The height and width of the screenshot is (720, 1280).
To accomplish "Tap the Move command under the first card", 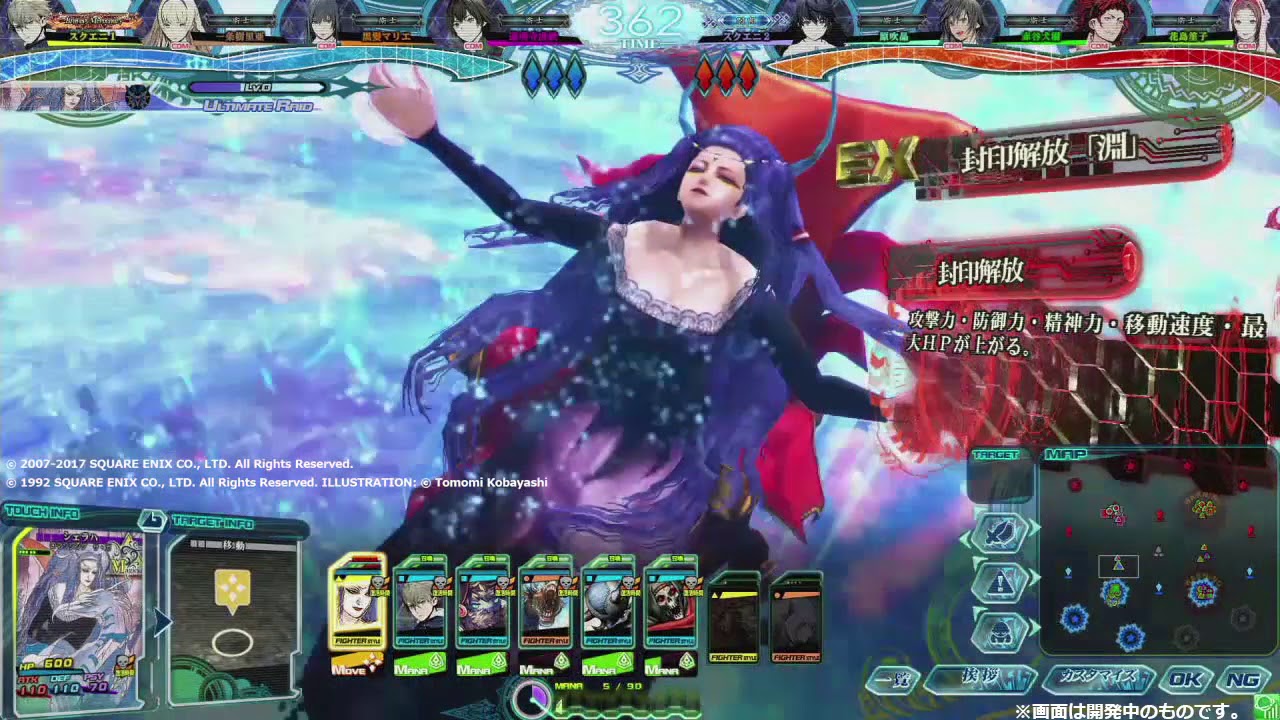I will [357, 667].
